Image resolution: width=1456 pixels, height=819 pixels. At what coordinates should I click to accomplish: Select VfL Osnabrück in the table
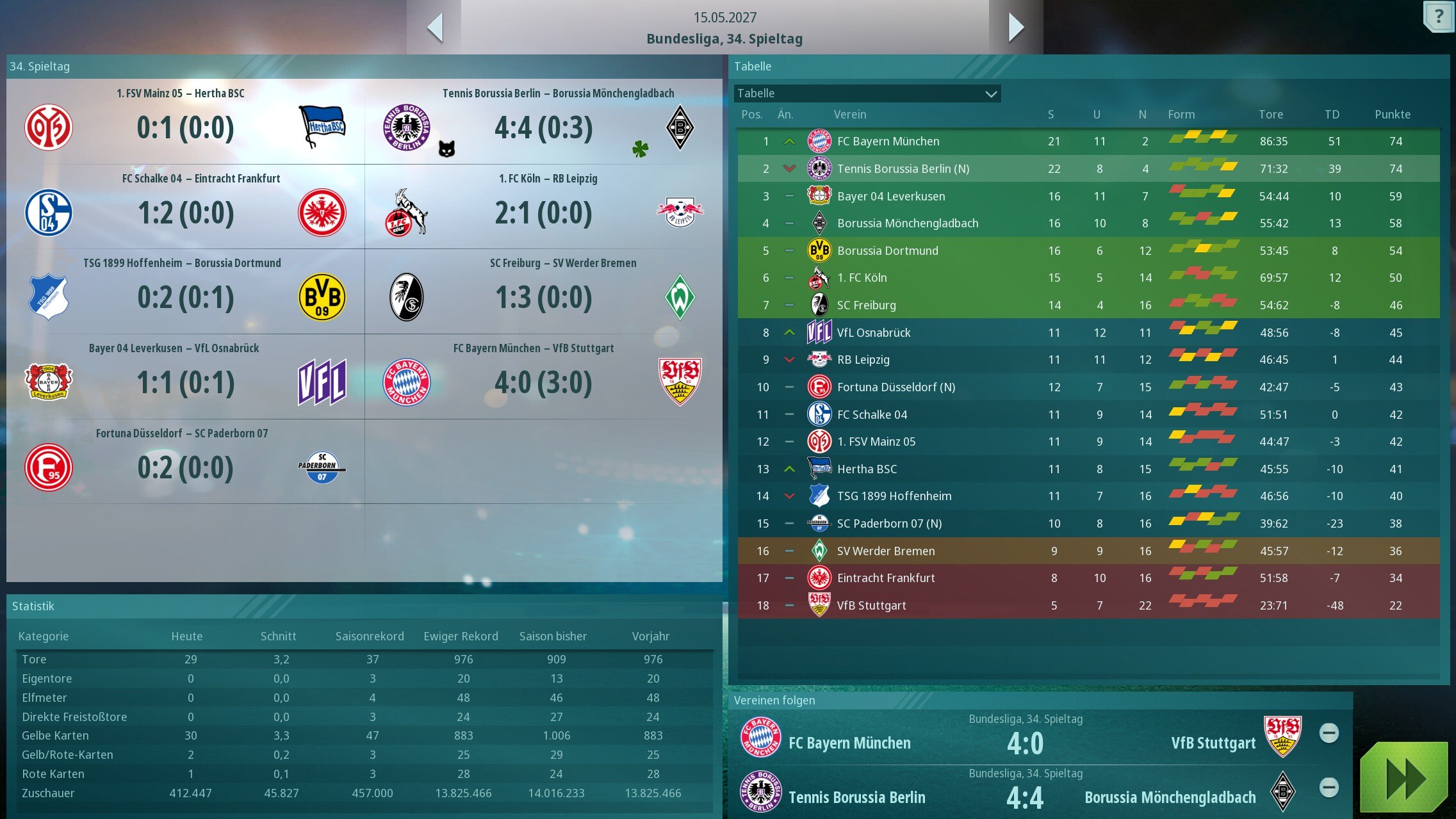pyautogui.click(x=874, y=333)
